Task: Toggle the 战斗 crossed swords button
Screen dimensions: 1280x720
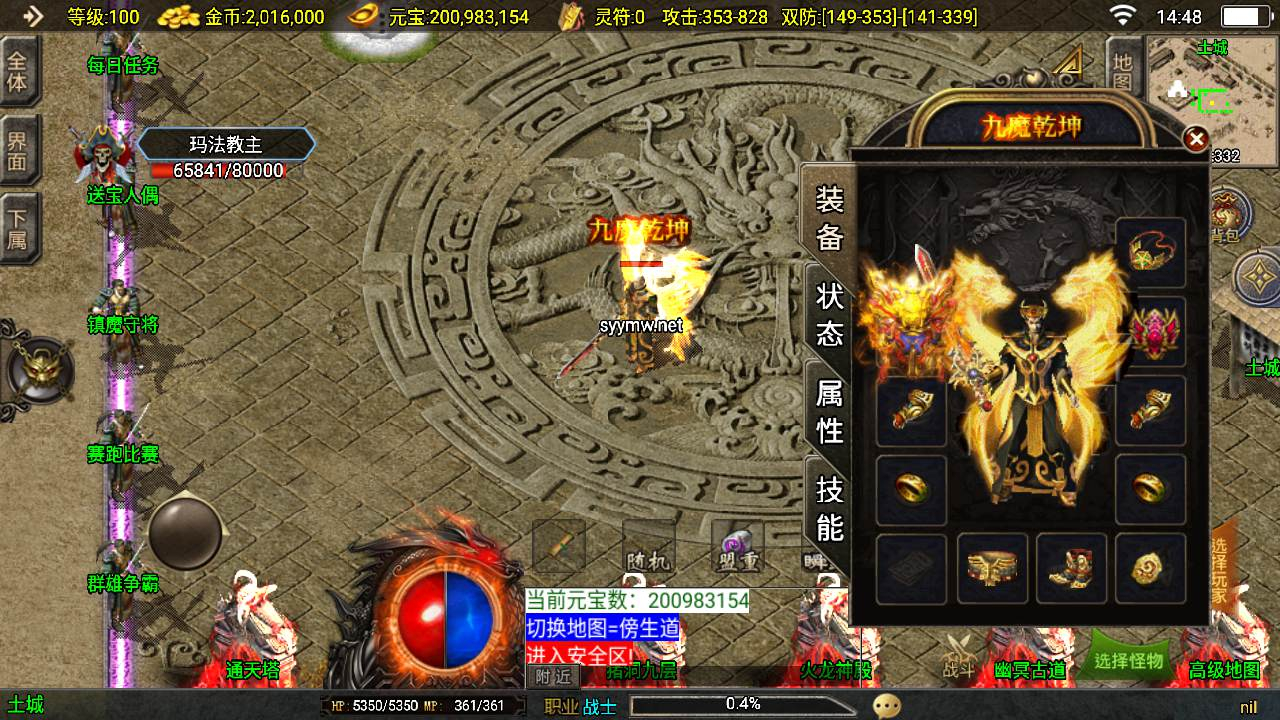Action: (x=959, y=658)
